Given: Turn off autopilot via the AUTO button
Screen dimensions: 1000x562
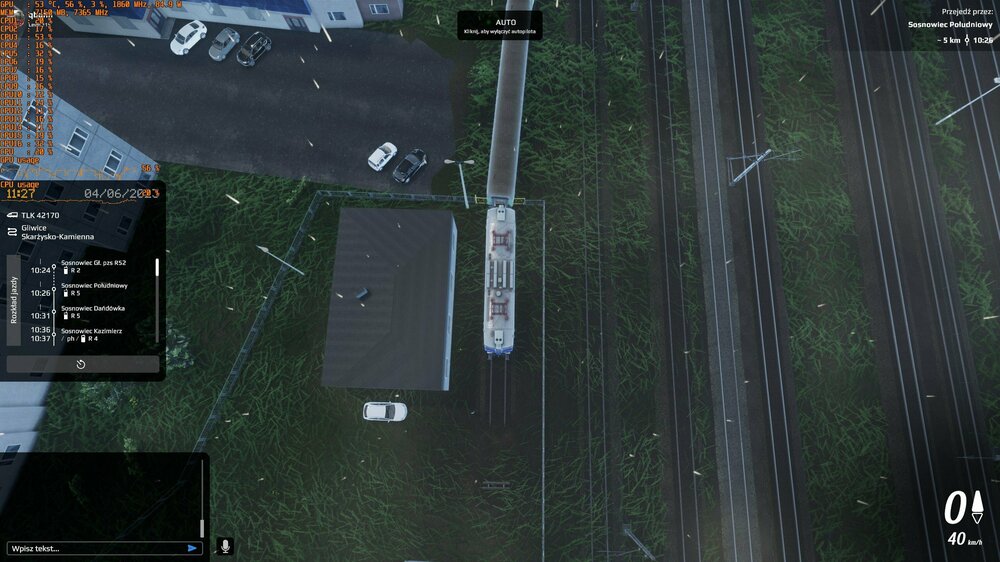Looking at the screenshot, I should click(x=500, y=26).
